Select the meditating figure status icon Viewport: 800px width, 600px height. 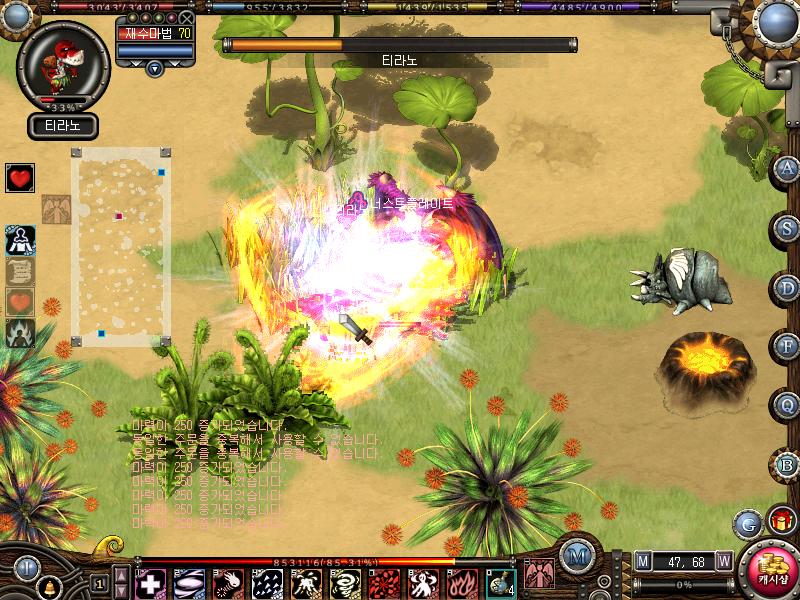(20, 239)
